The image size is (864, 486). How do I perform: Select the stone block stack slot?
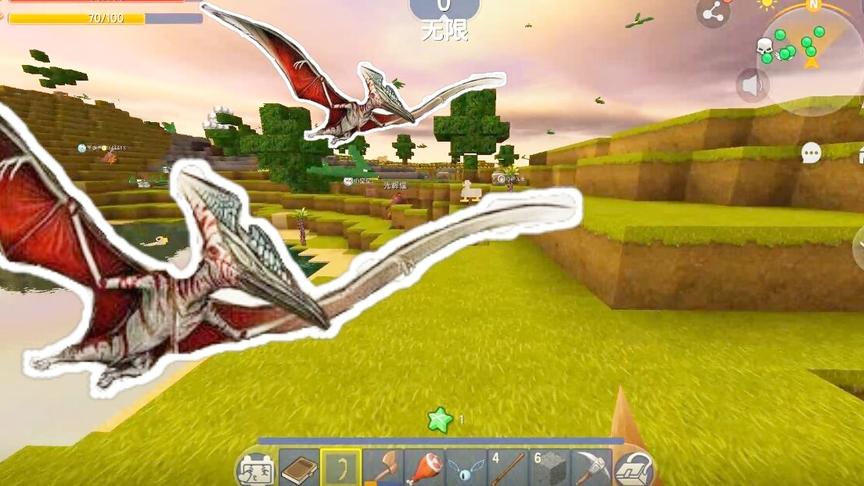pyautogui.click(x=549, y=467)
